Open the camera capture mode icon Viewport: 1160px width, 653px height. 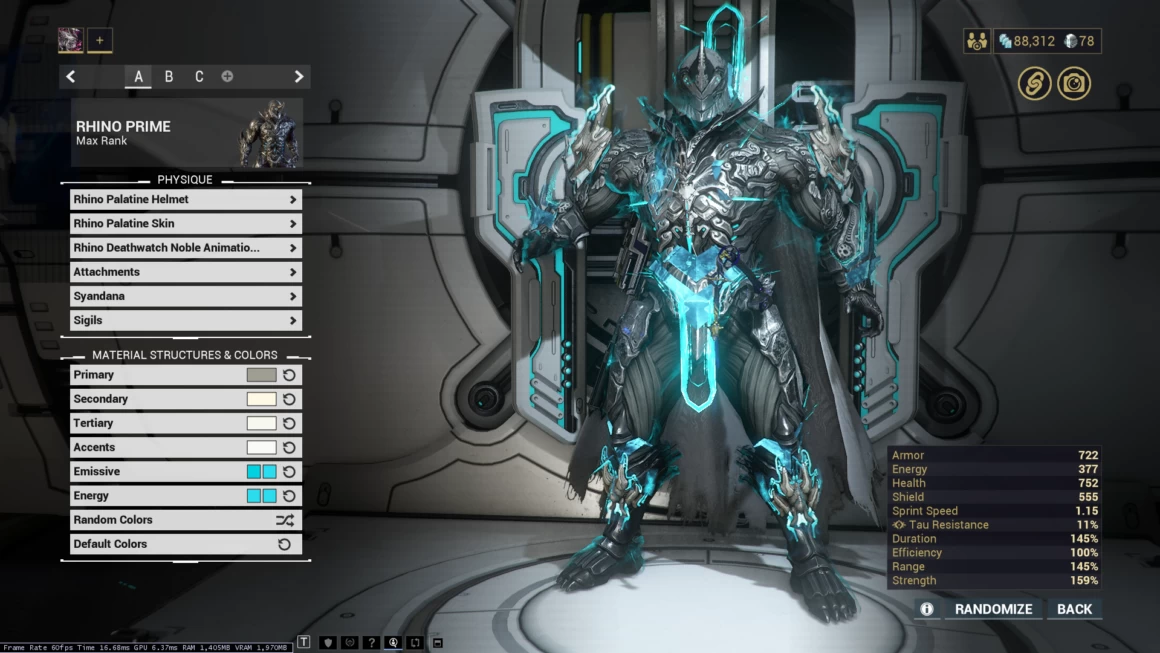click(1074, 84)
